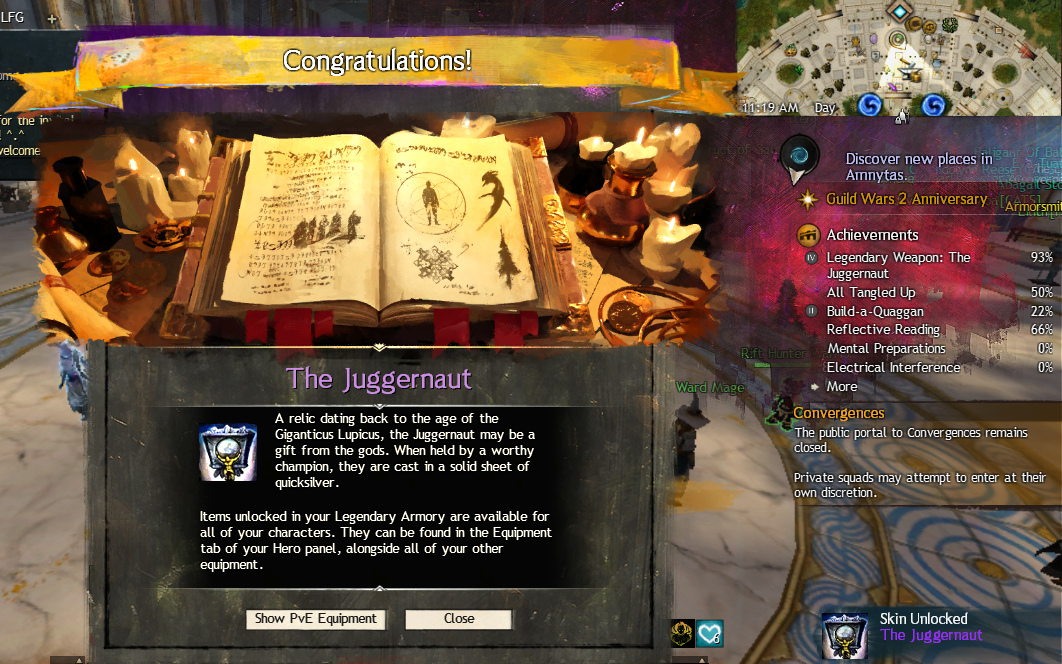The height and width of the screenshot is (664, 1062).
Task: Click the blue heart buff icon
Action: click(x=709, y=633)
